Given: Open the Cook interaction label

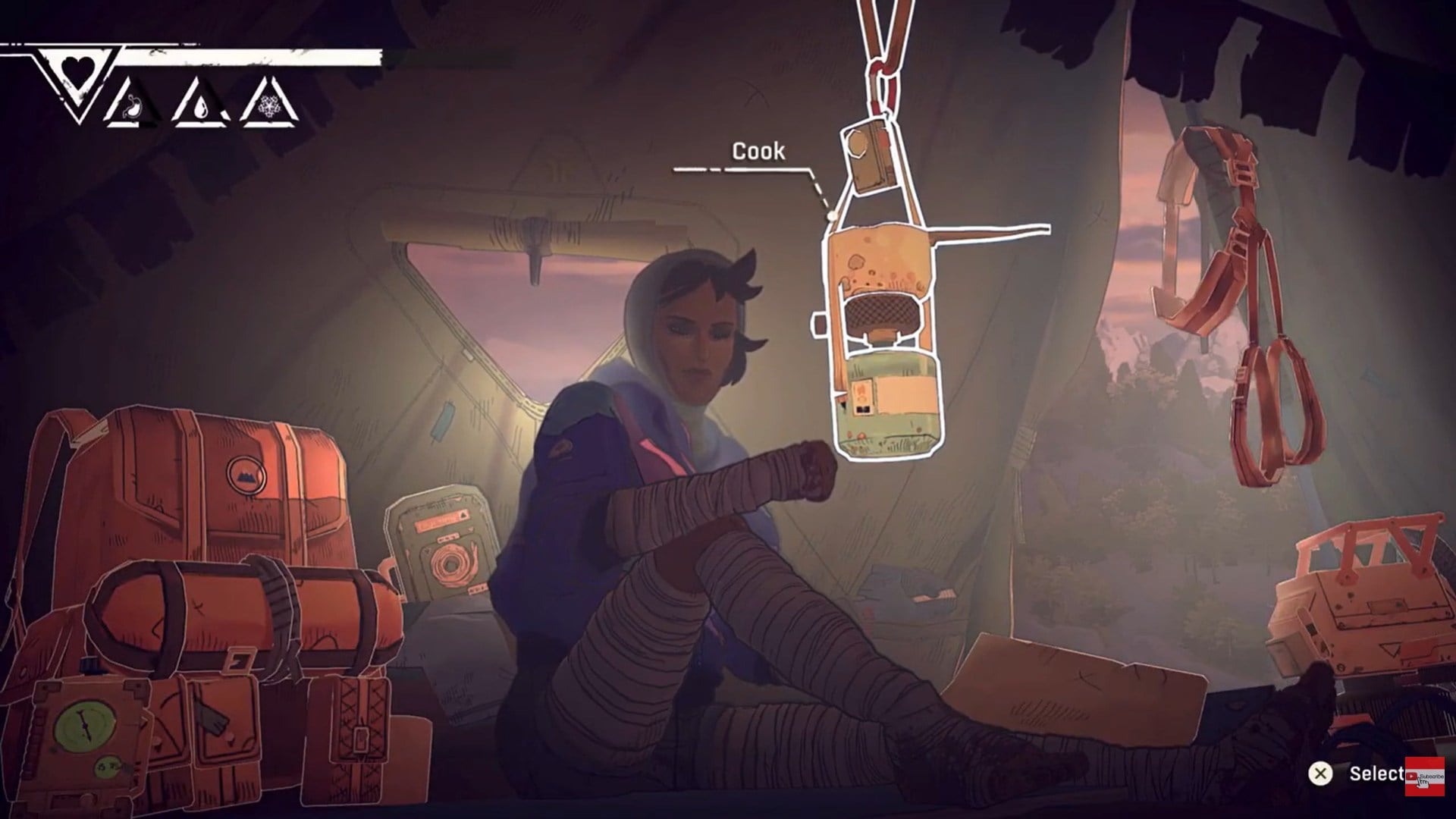Looking at the screenshot, I should [758, 152].
